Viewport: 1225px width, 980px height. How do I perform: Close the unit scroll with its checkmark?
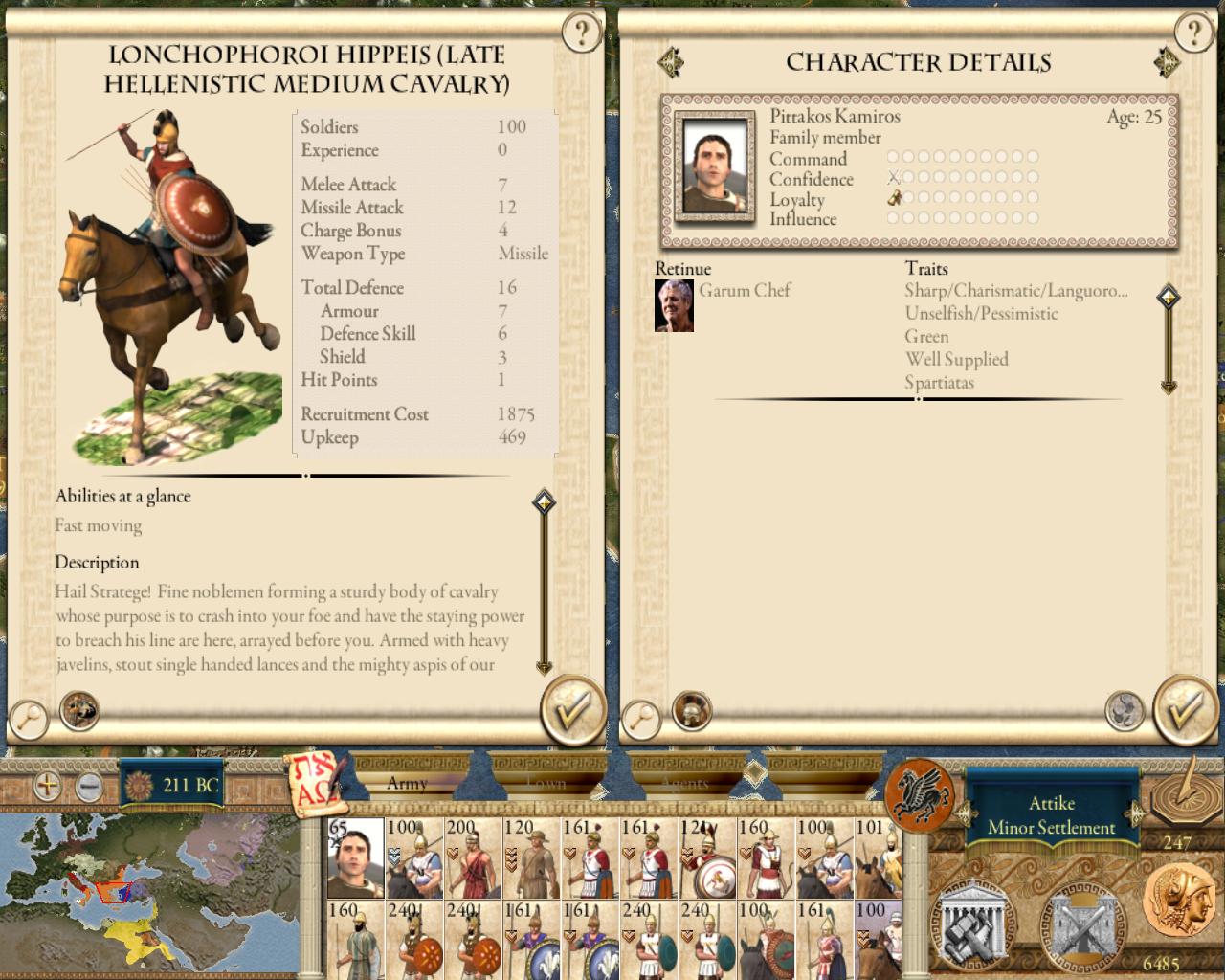(571, 710)
